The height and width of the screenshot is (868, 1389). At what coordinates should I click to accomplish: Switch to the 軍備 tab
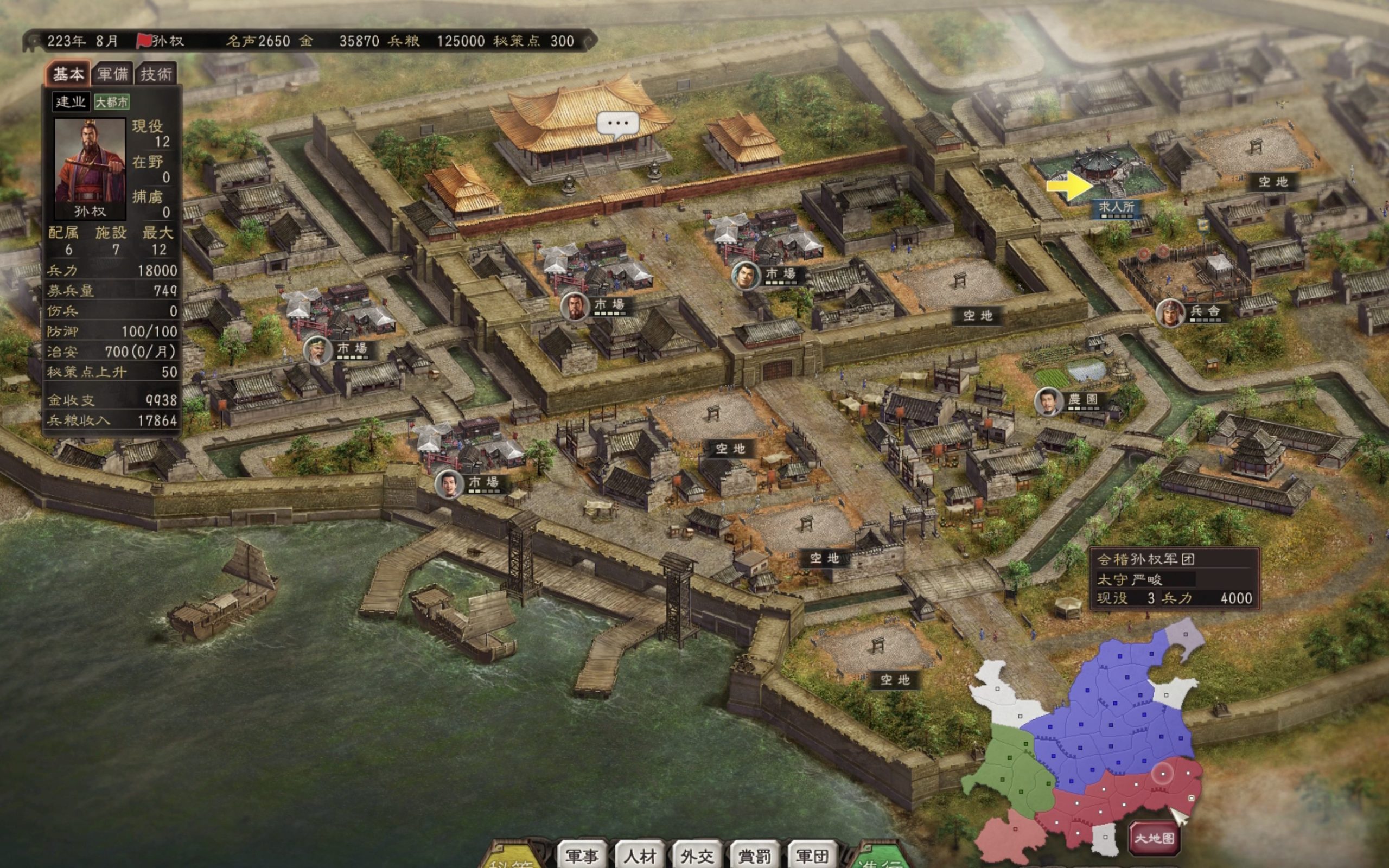coord(112,74)
